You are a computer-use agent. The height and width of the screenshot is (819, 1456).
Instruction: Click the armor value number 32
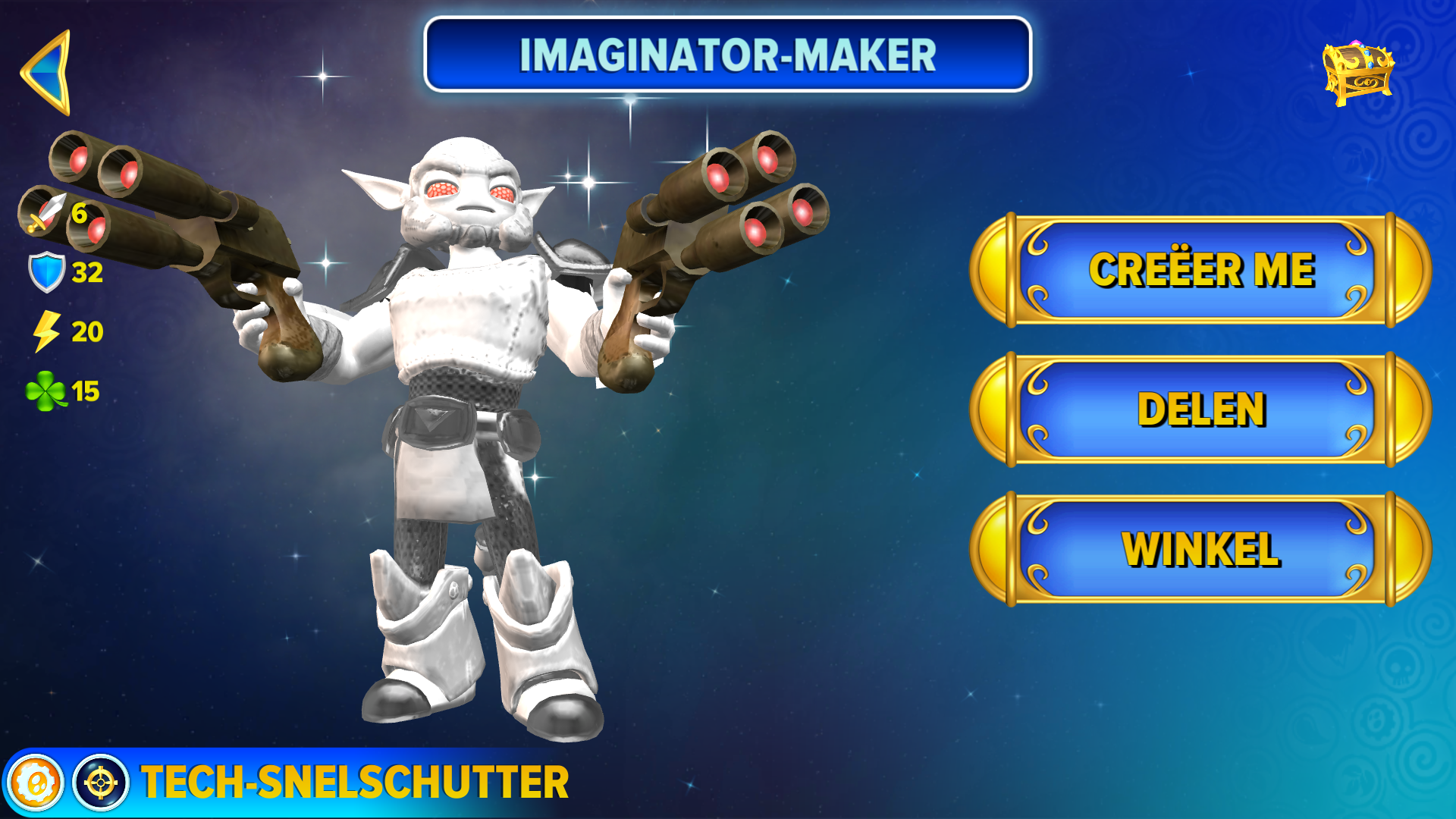coord(87,271)
